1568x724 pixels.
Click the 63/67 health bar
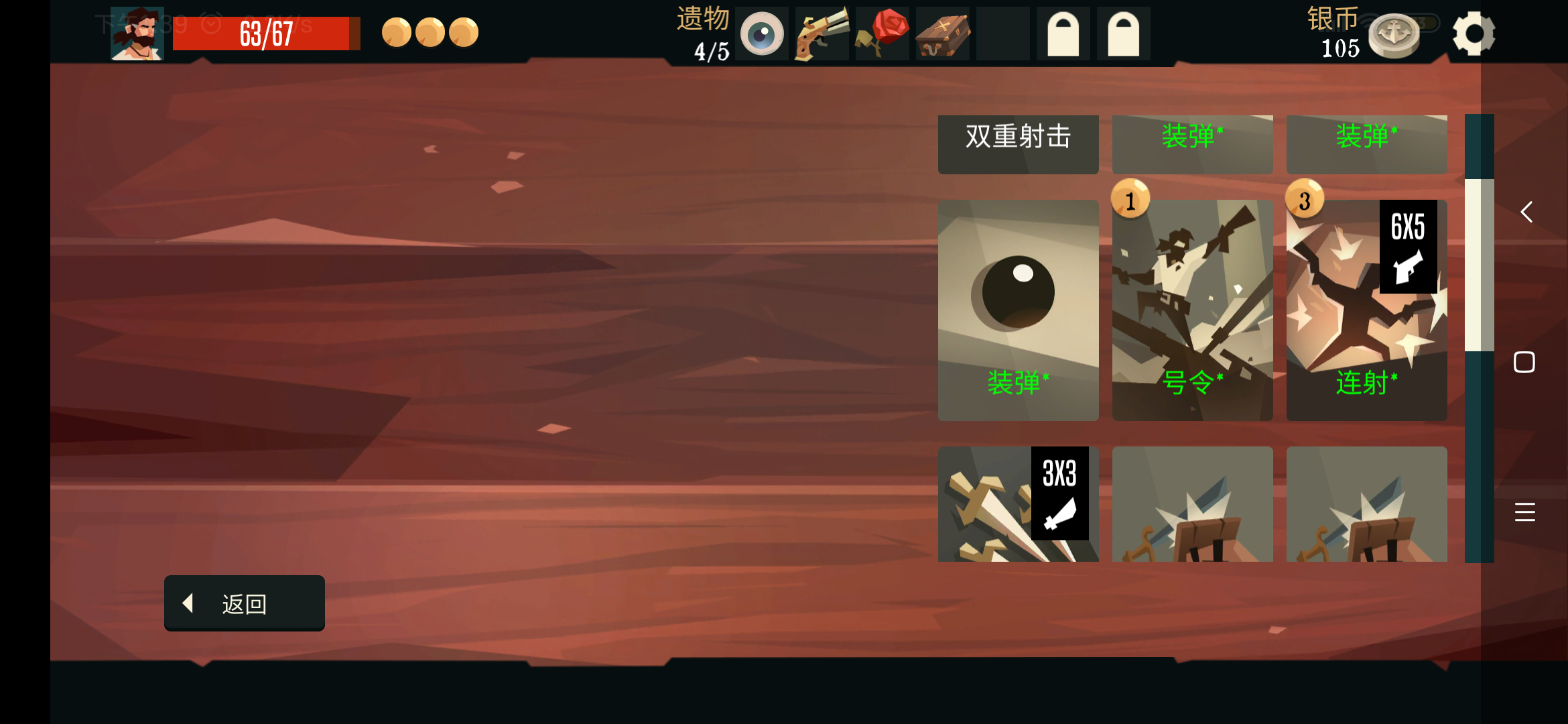(266, 34)
